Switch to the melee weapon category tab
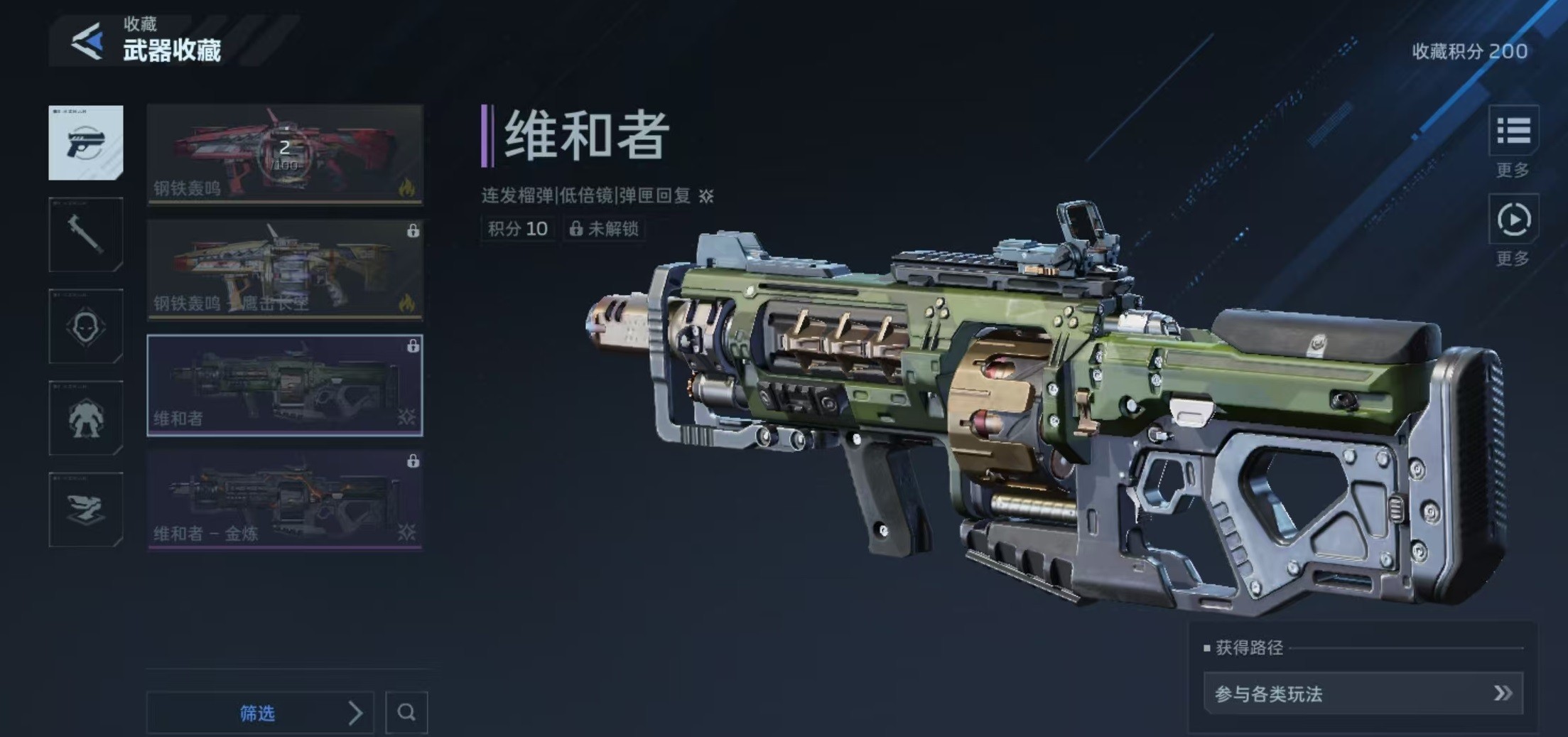The width and height of the screenshot is (1568, 737). (x=86, y=235)
